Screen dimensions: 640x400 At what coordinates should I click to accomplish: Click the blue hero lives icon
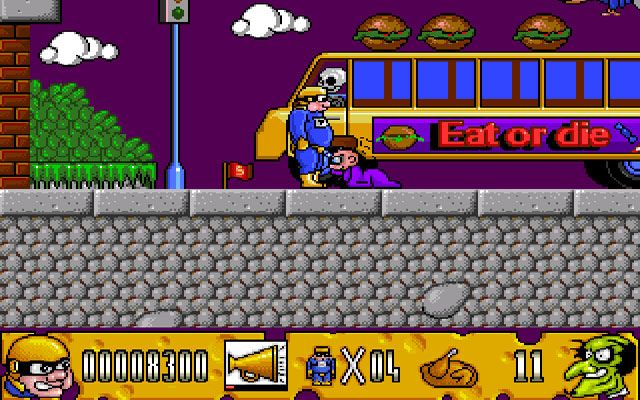tap(319, 366)
